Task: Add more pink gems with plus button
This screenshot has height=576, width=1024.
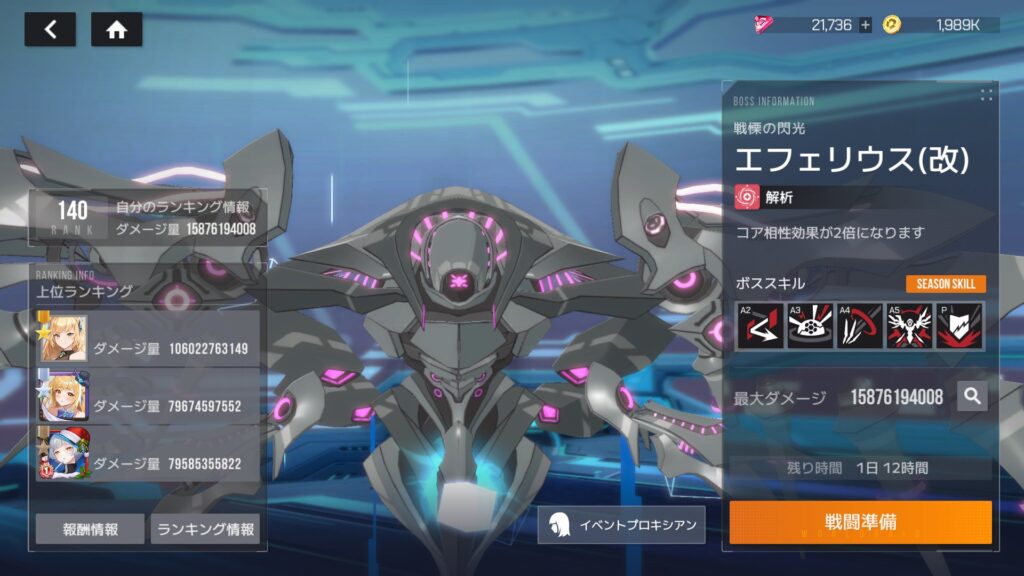Action: pyautogui.click(x=865, y=25)
